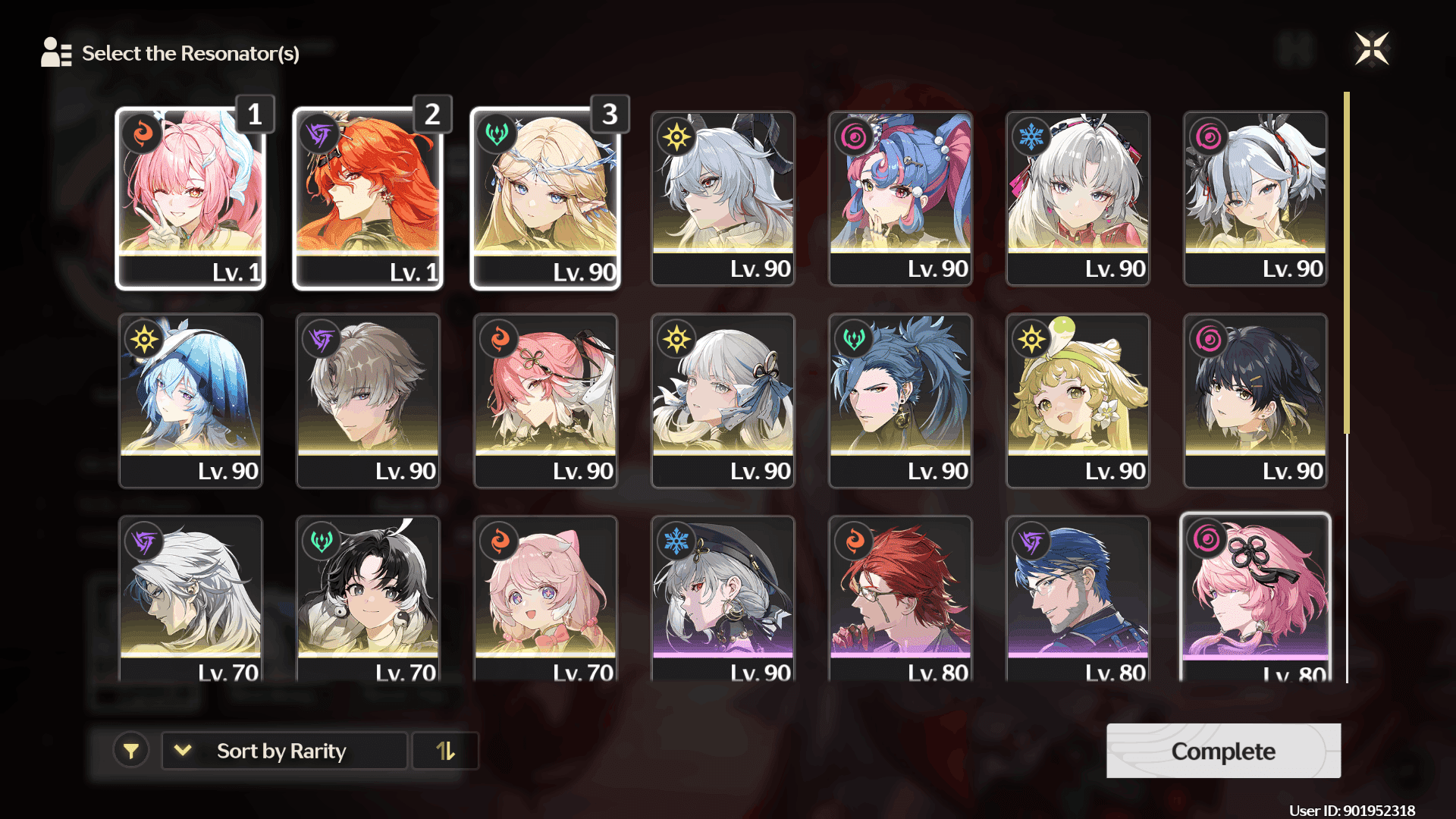Deselect the blonde resonator marked number 3

[x=545, y=199]
